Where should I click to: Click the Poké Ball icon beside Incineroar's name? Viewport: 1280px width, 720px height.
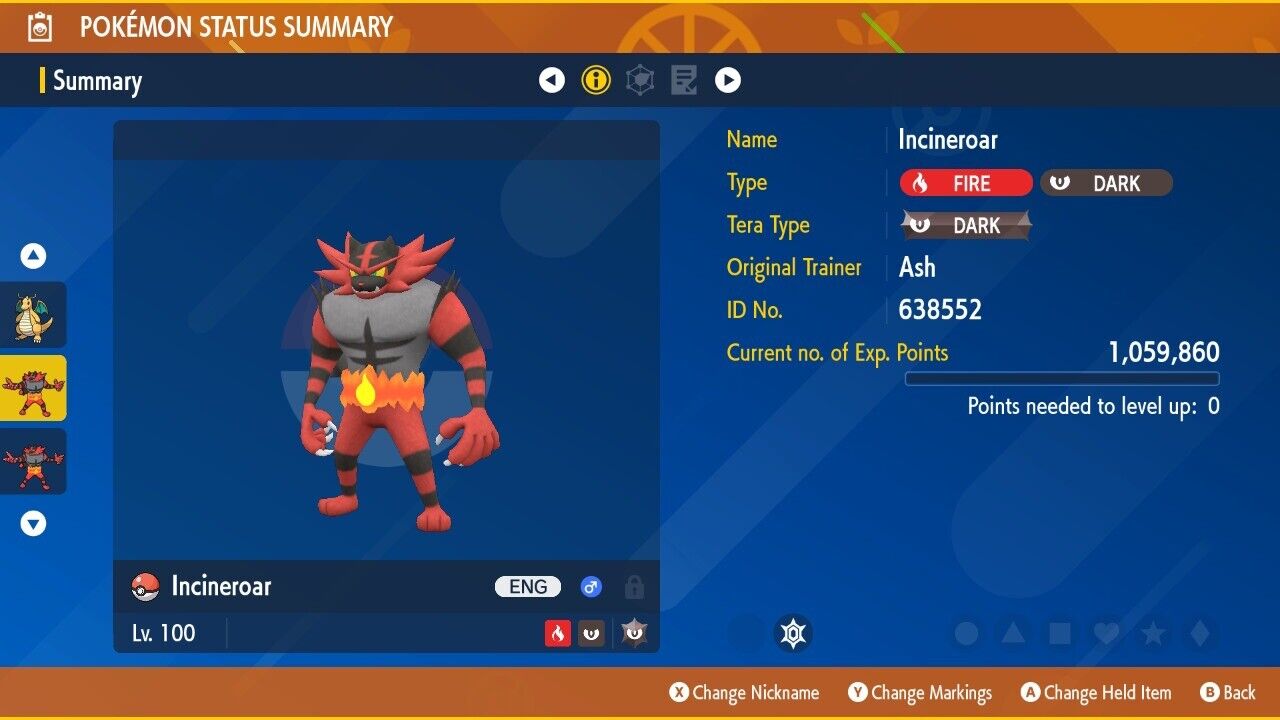pyautogui.click(x=146, y=587)
